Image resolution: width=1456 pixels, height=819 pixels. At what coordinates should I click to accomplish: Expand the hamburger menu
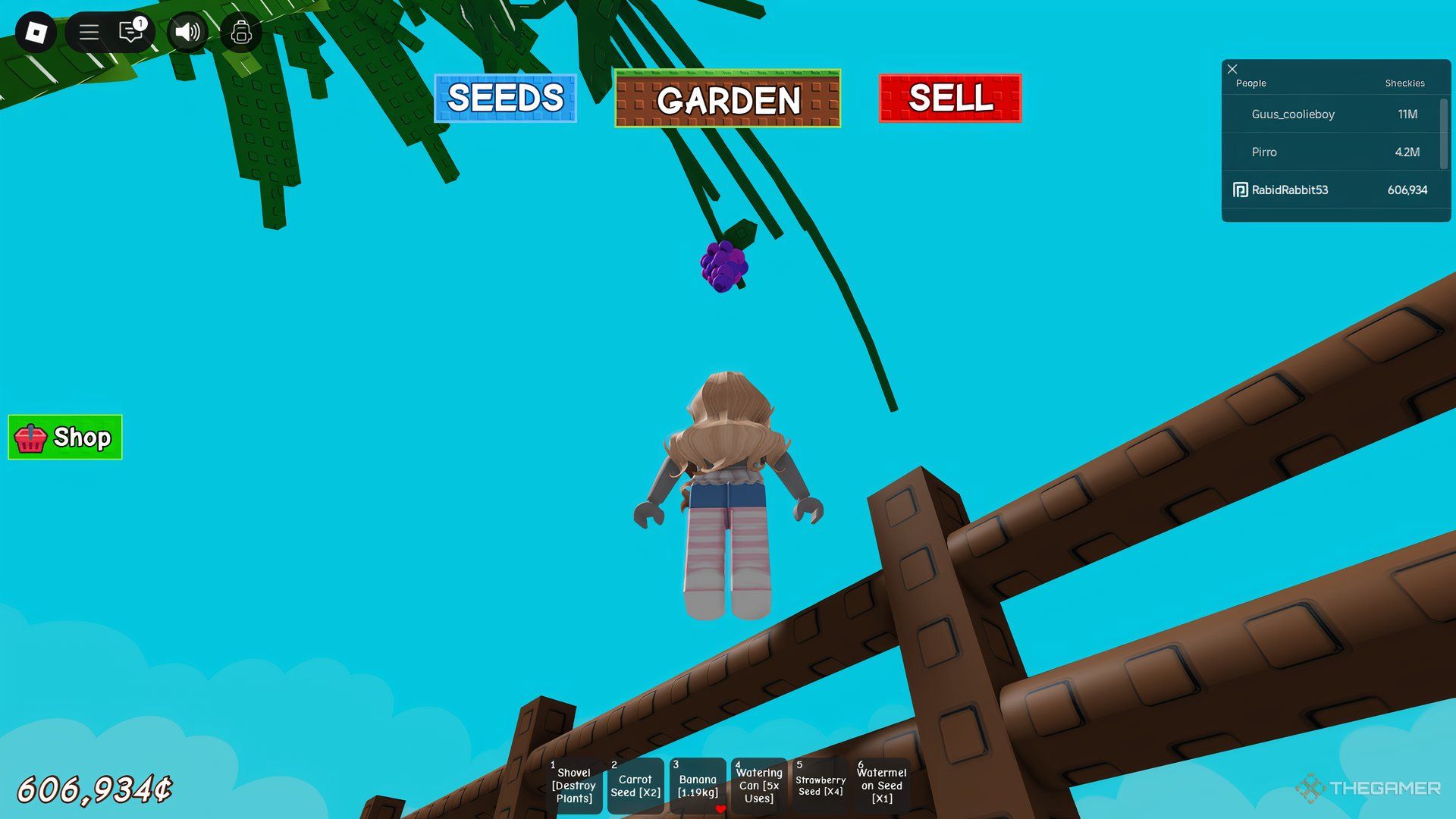(x=89, y=32)
